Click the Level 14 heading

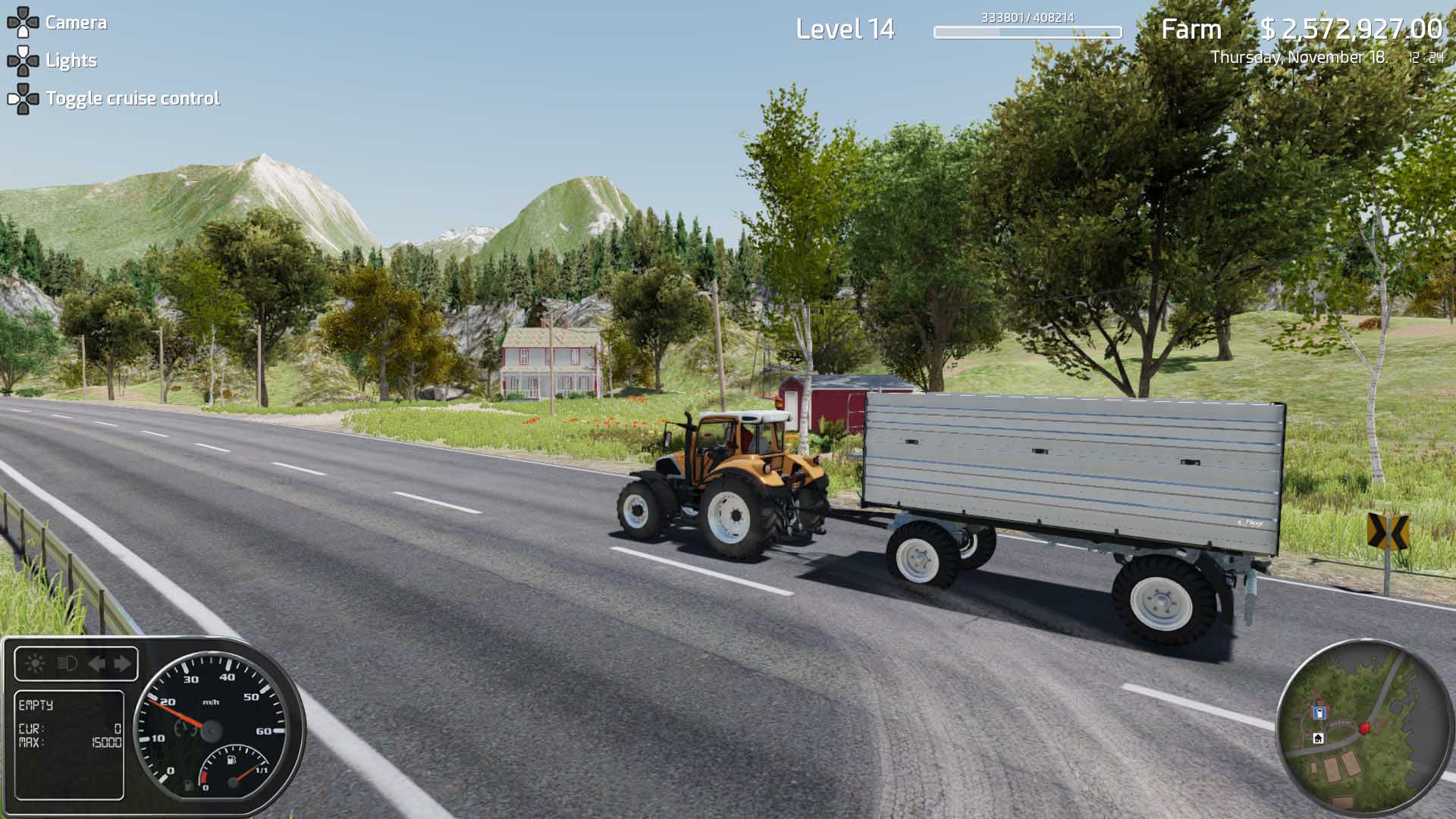844,32
